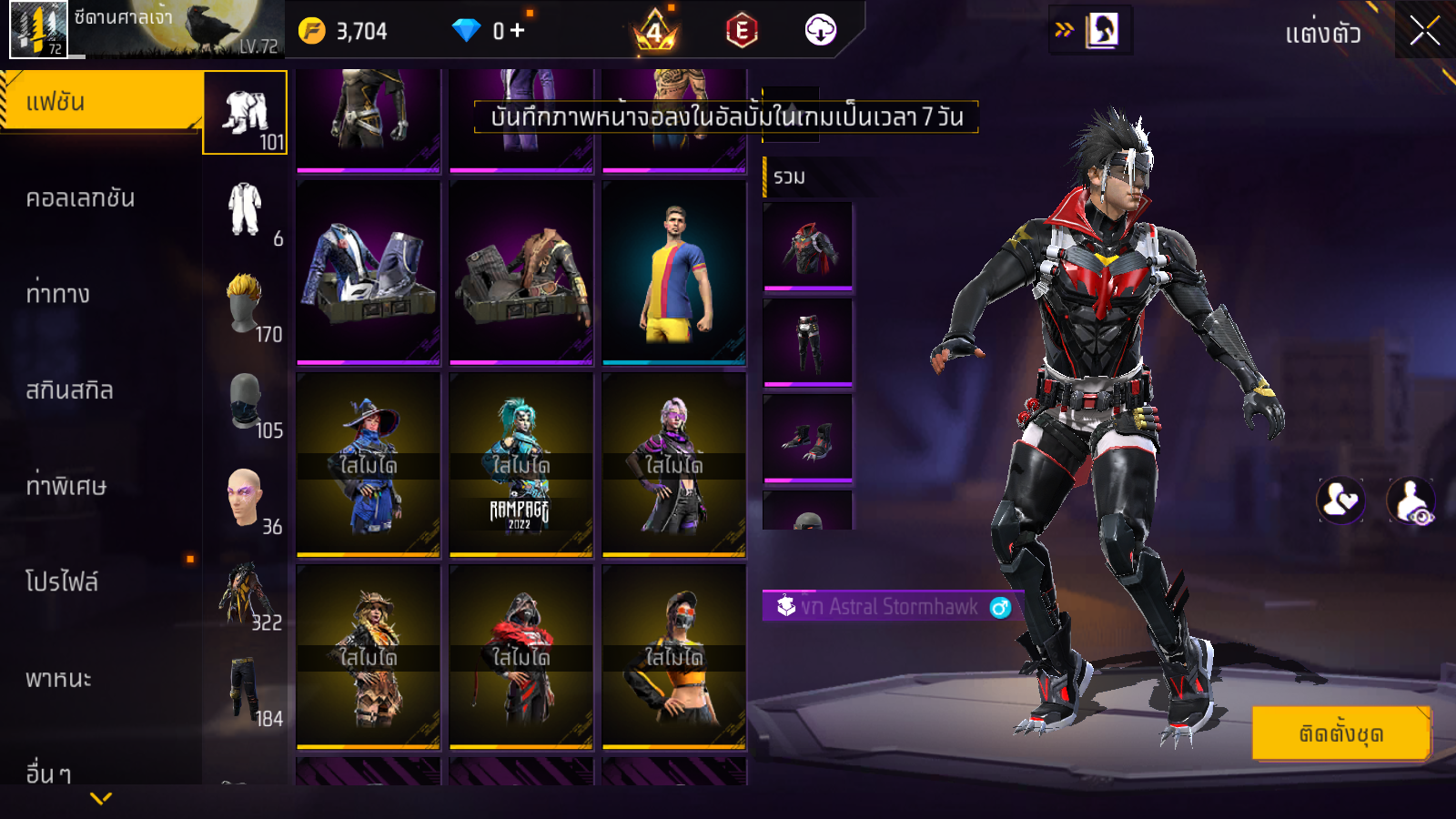Open the cloud download icon
1456x819 pixels.
[820, 31]
